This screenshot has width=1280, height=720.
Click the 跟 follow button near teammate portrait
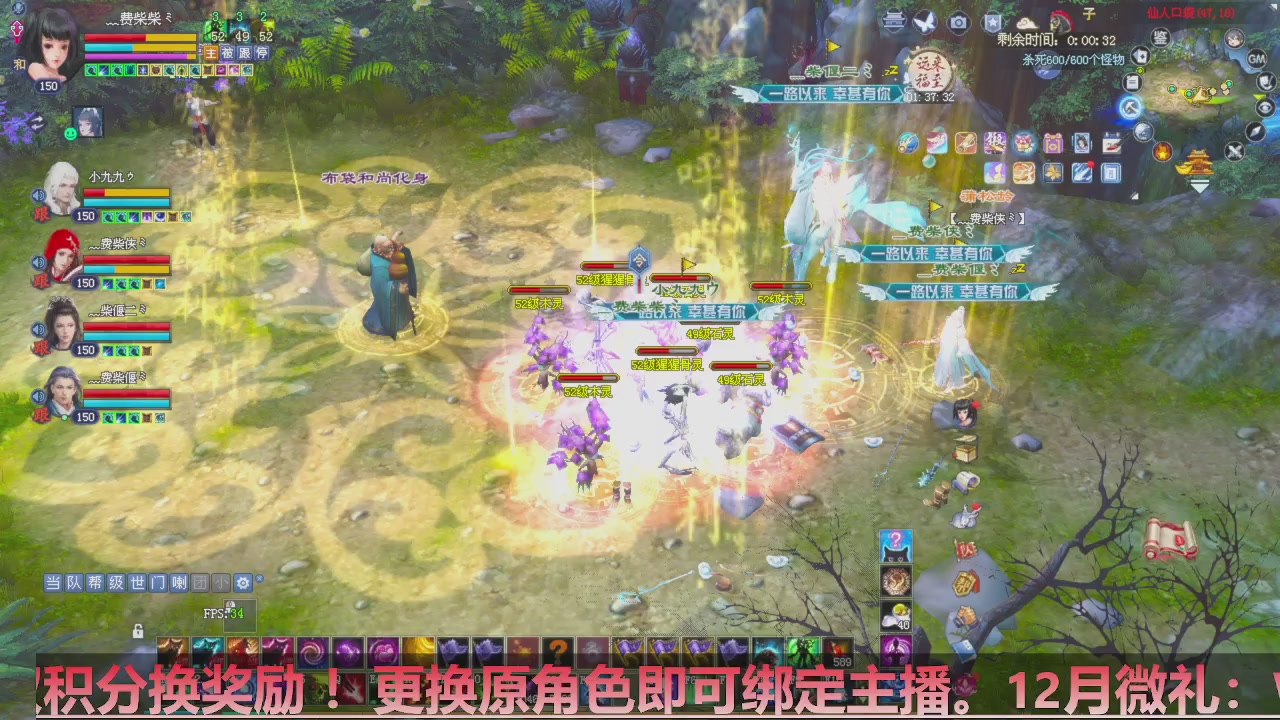pyautogui.click(x=38, y=214)
